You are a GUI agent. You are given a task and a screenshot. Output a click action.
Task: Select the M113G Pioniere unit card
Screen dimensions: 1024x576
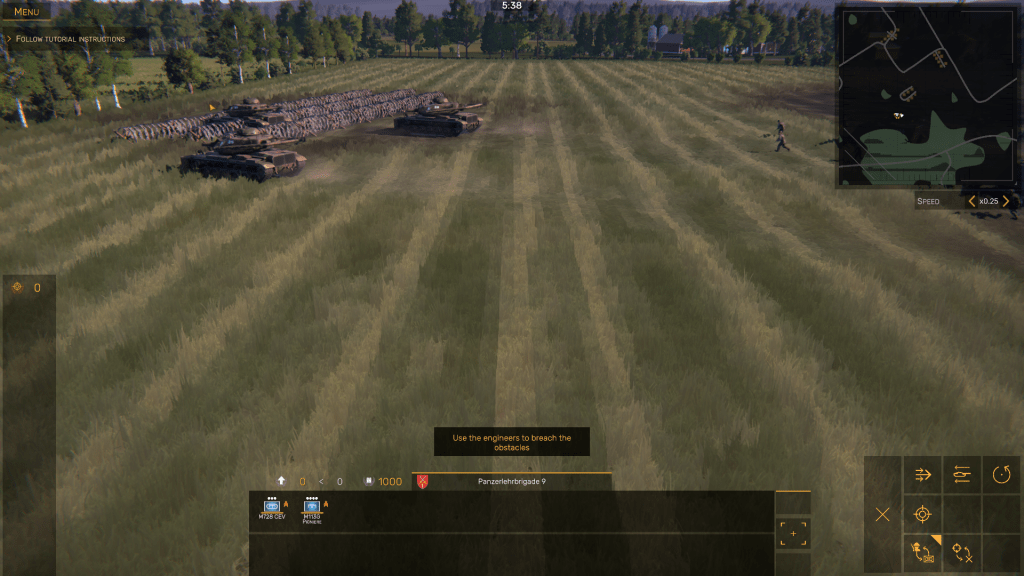click(x=313, y=509)
